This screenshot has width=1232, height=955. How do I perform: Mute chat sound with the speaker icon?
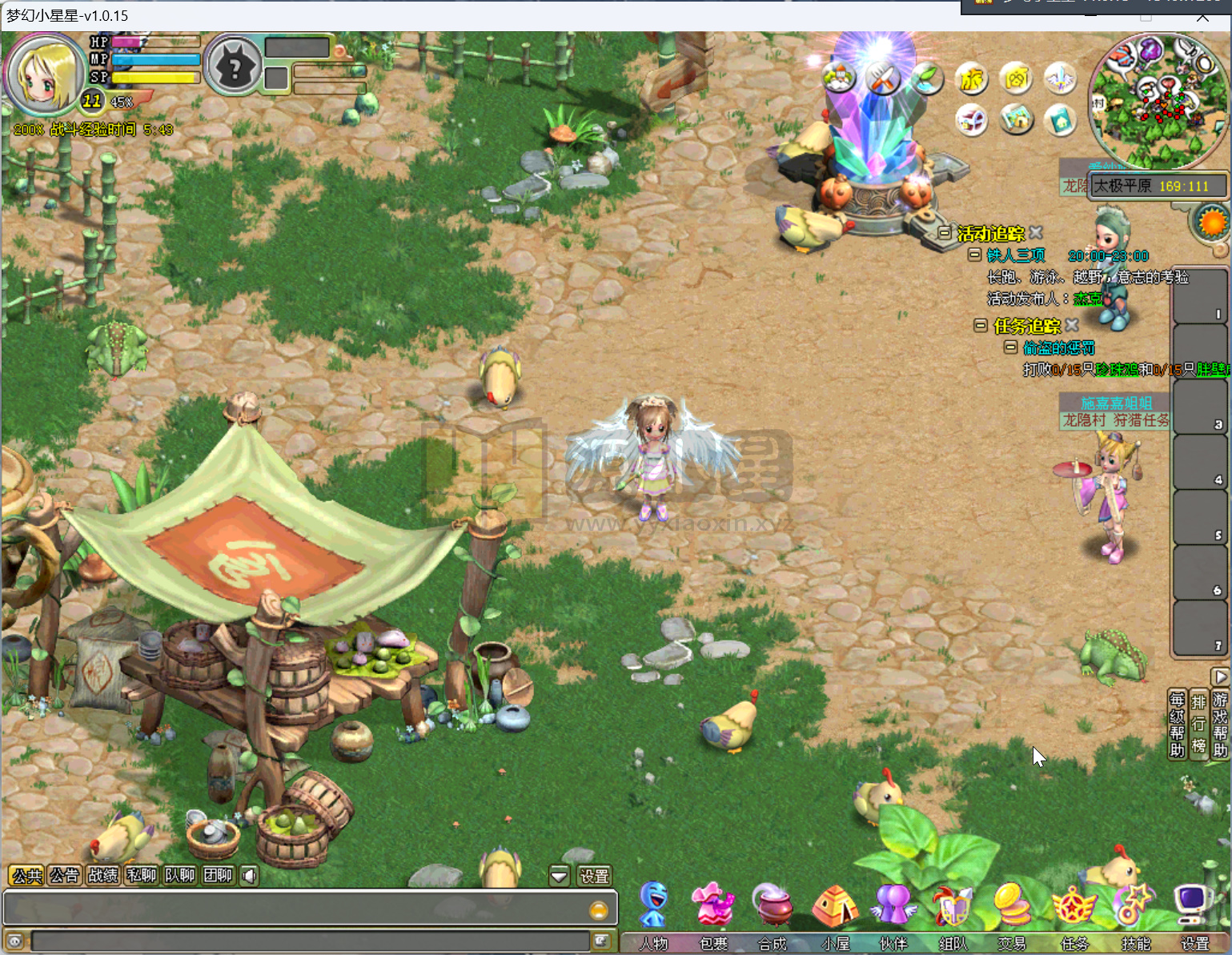tap(249, 875)
